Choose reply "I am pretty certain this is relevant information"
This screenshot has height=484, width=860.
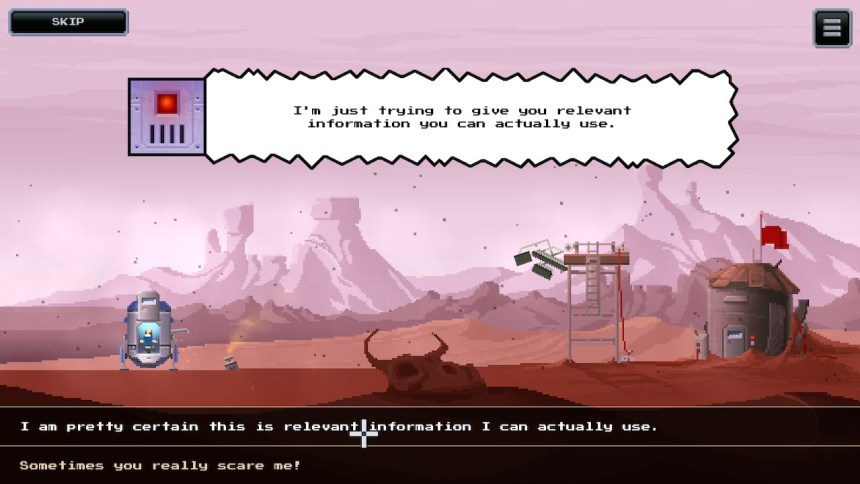(339, 426)
